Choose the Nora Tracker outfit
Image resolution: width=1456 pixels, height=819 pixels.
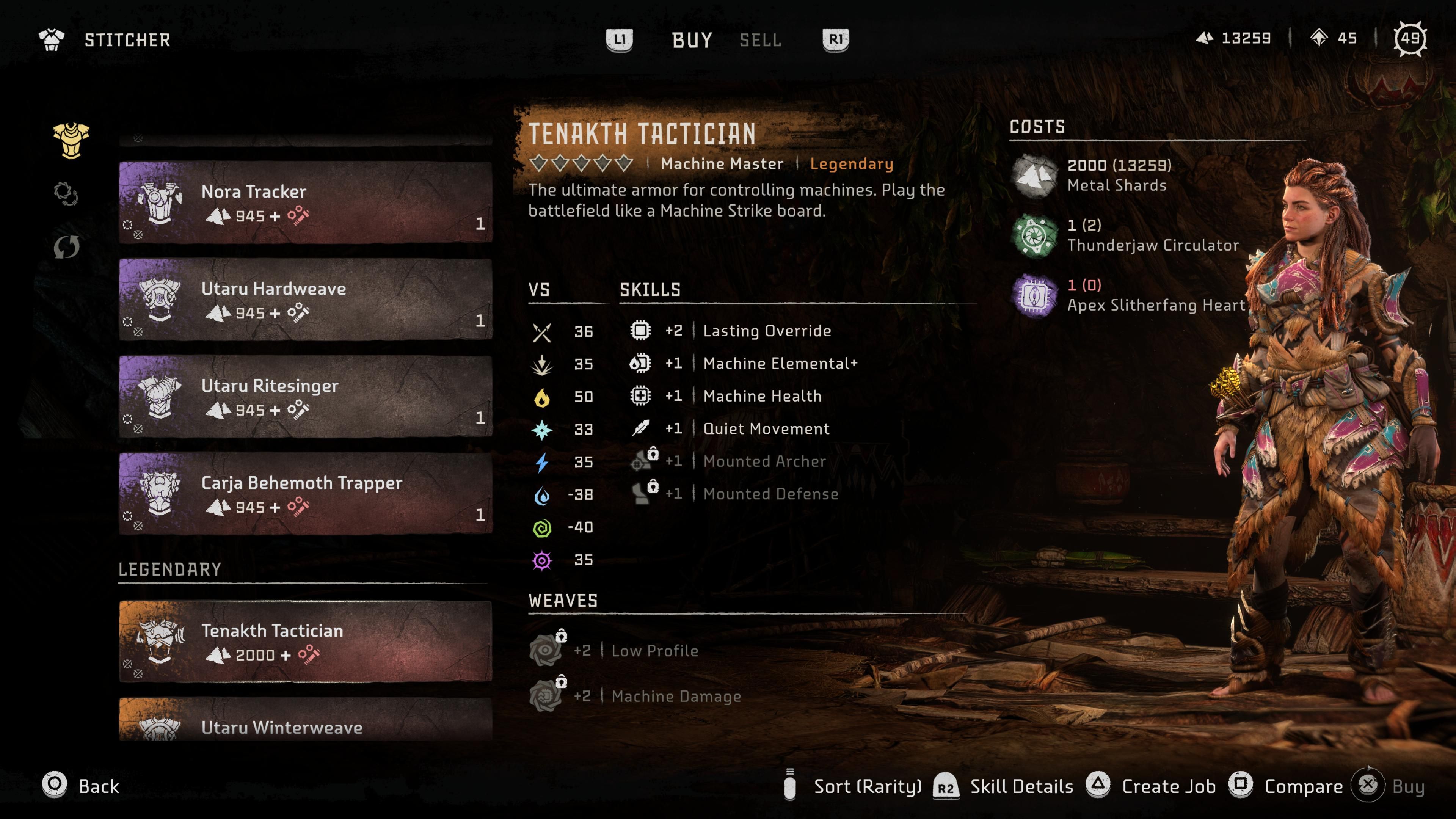click(305, 202)
